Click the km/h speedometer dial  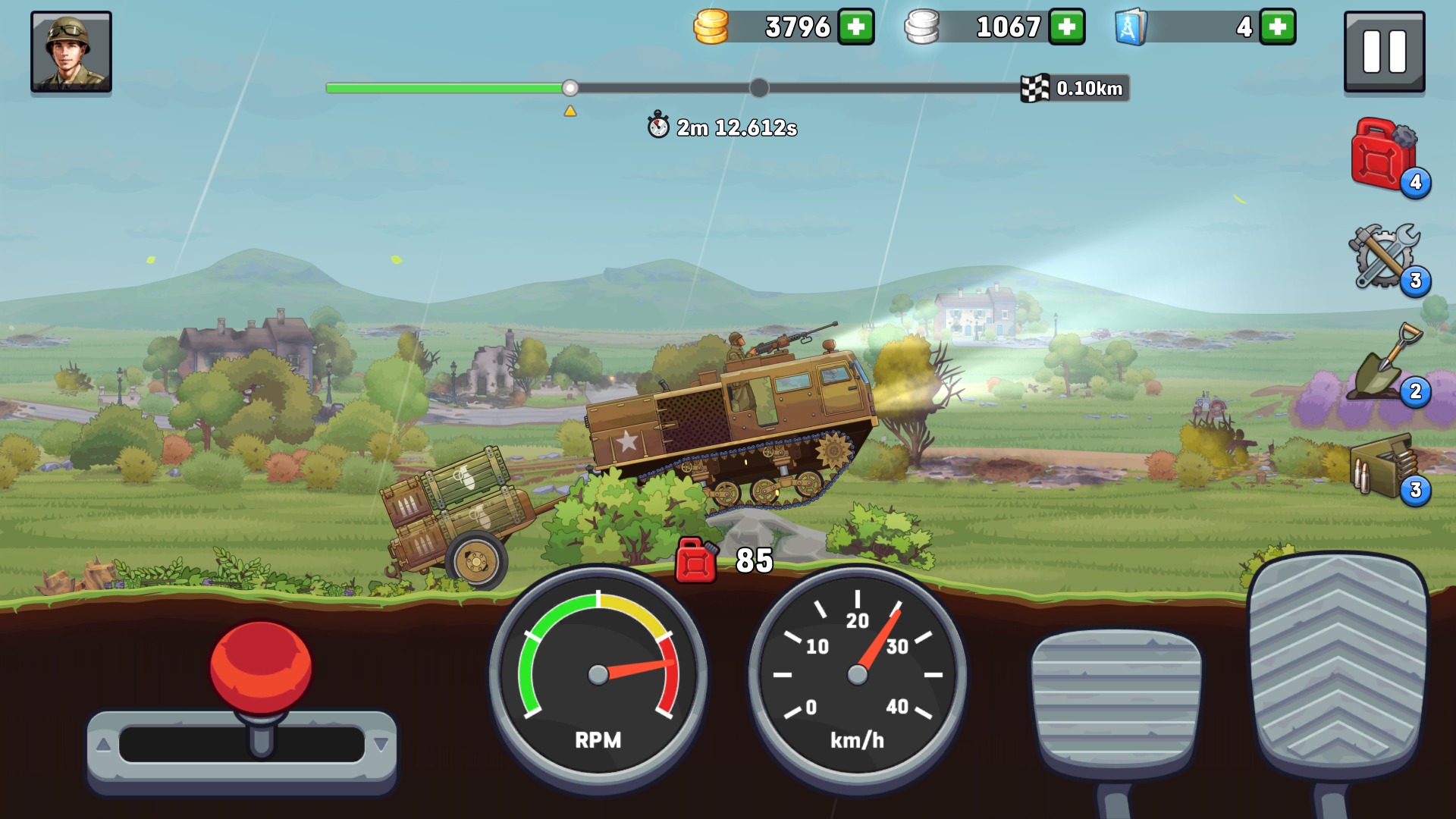pos(857,675)
